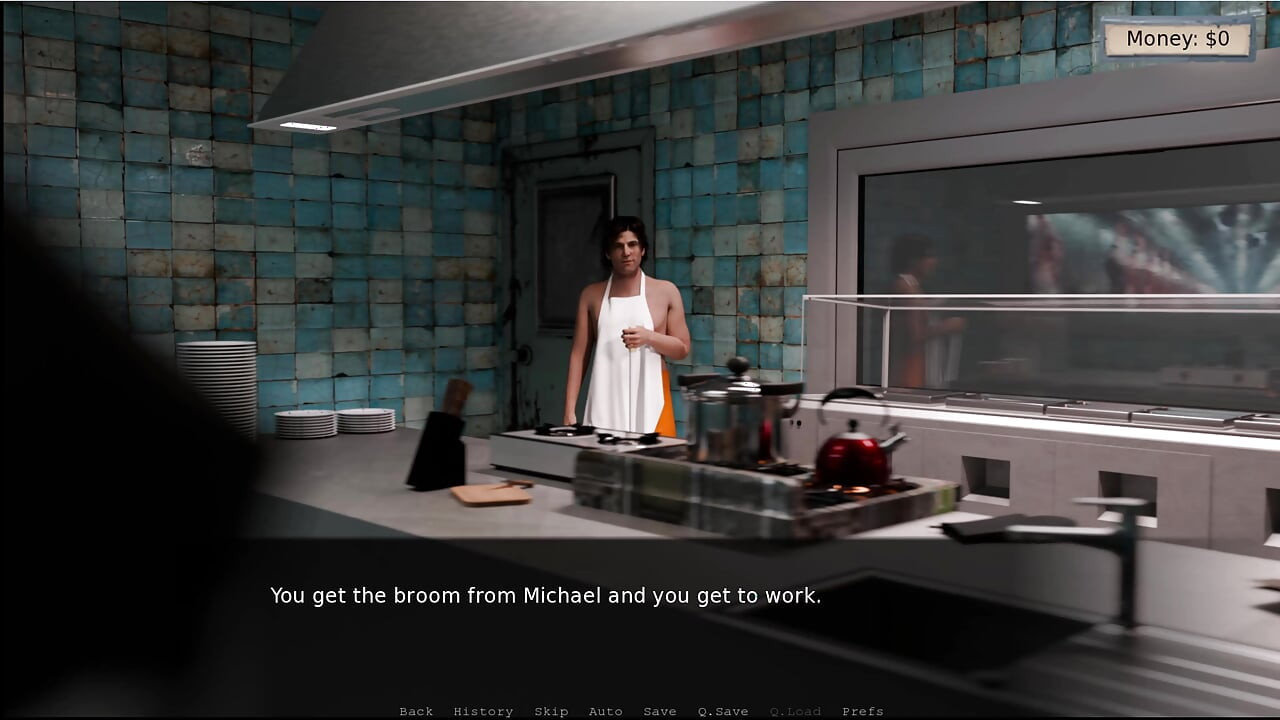Click the Back option to rewind dialogue
Viewport: 1280px width, 720px height.
pyautogui.click(x=416, y=711)
